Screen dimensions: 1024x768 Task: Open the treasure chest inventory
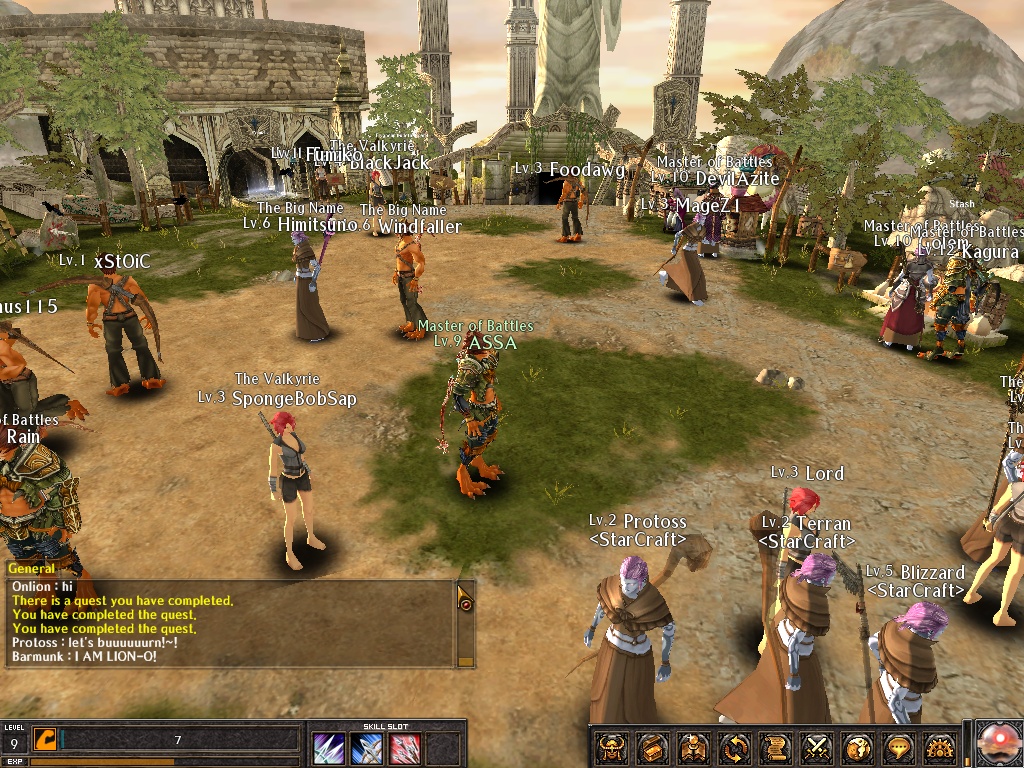coord(653,747)
